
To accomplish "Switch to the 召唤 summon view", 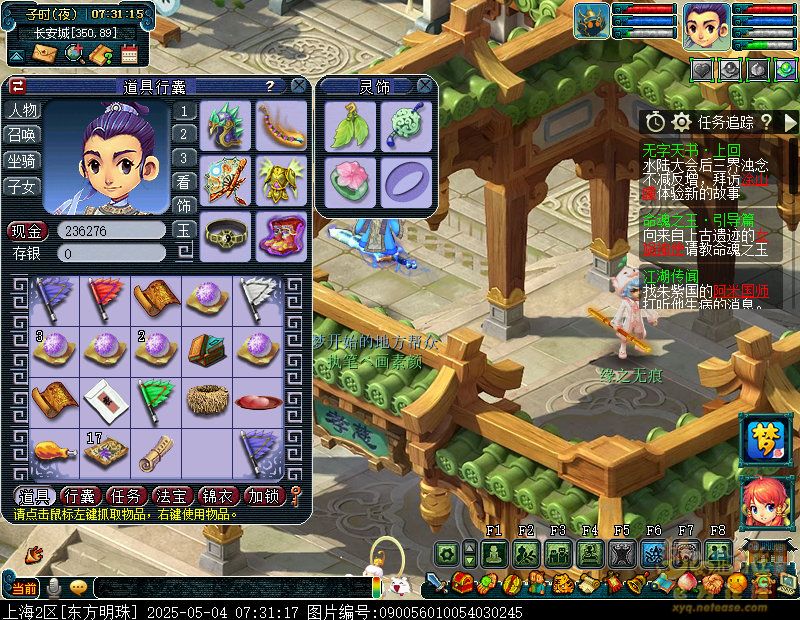I will point(22,135).
